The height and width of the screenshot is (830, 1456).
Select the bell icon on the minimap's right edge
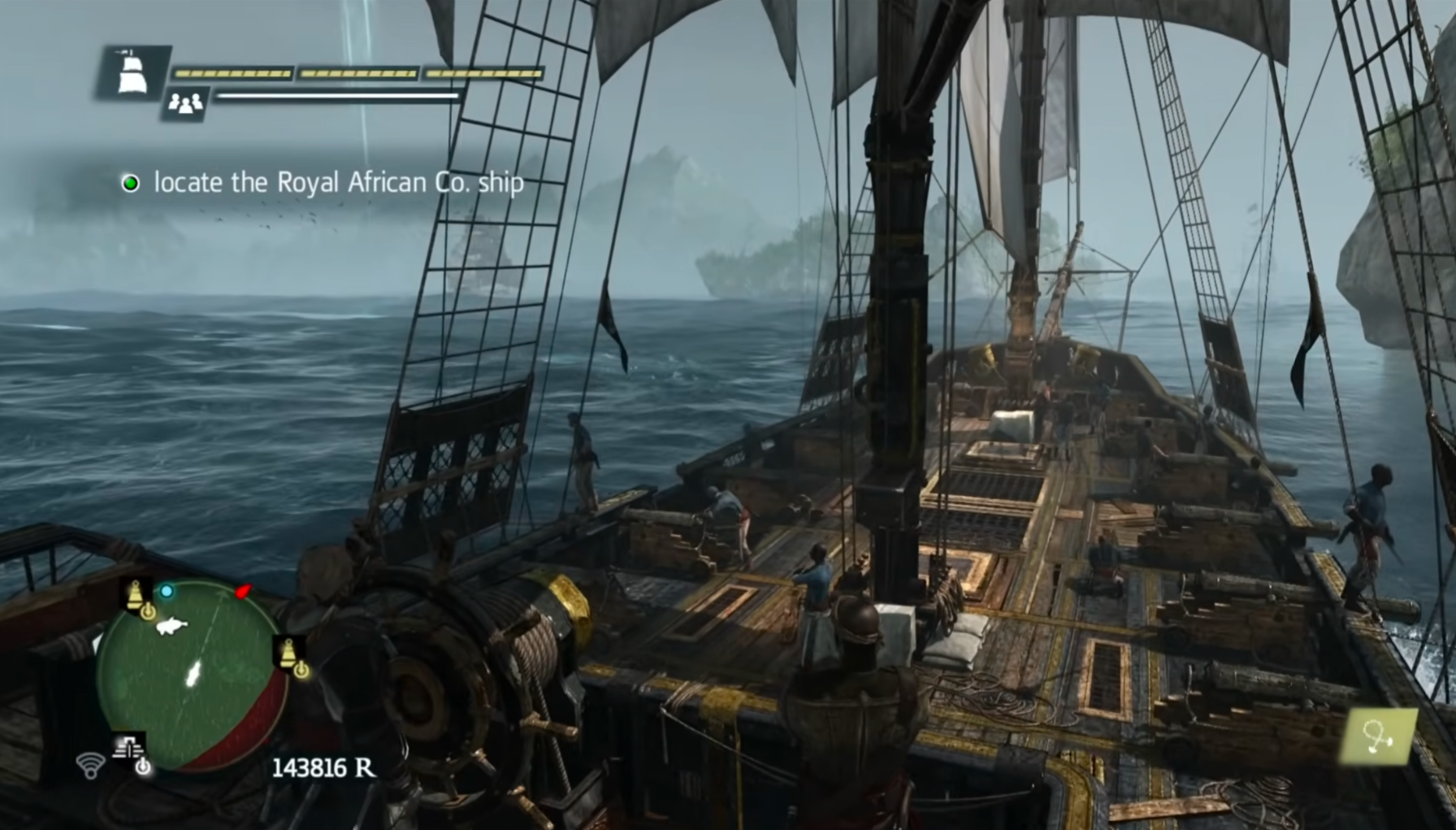(289, 653)
